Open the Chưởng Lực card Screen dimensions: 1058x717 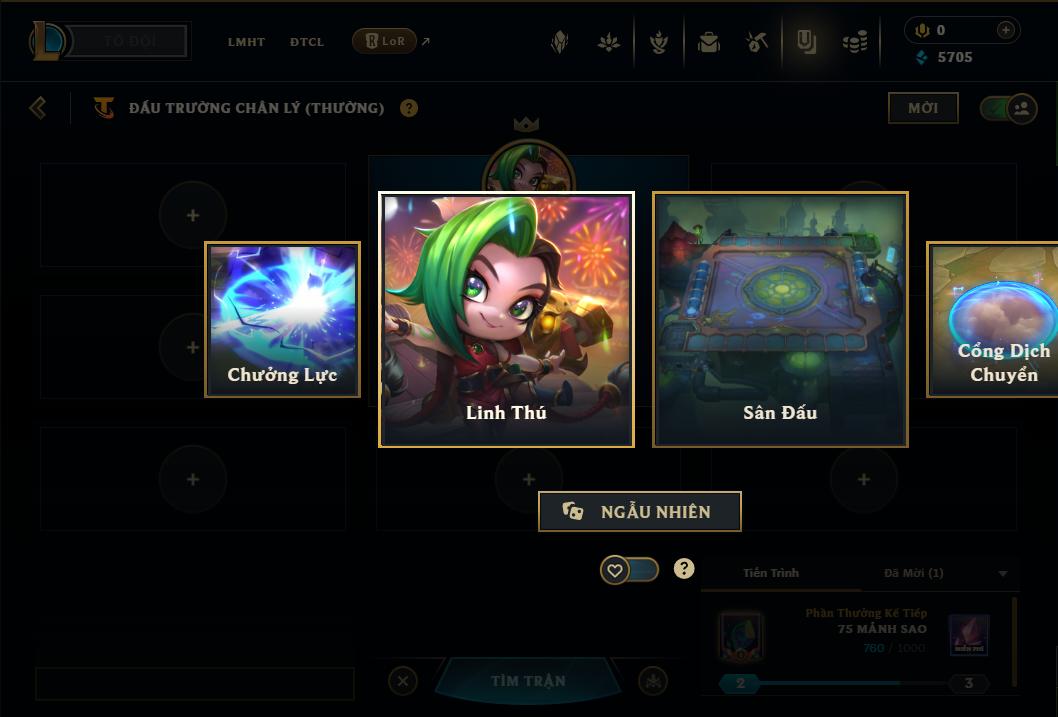click(282, 319)
